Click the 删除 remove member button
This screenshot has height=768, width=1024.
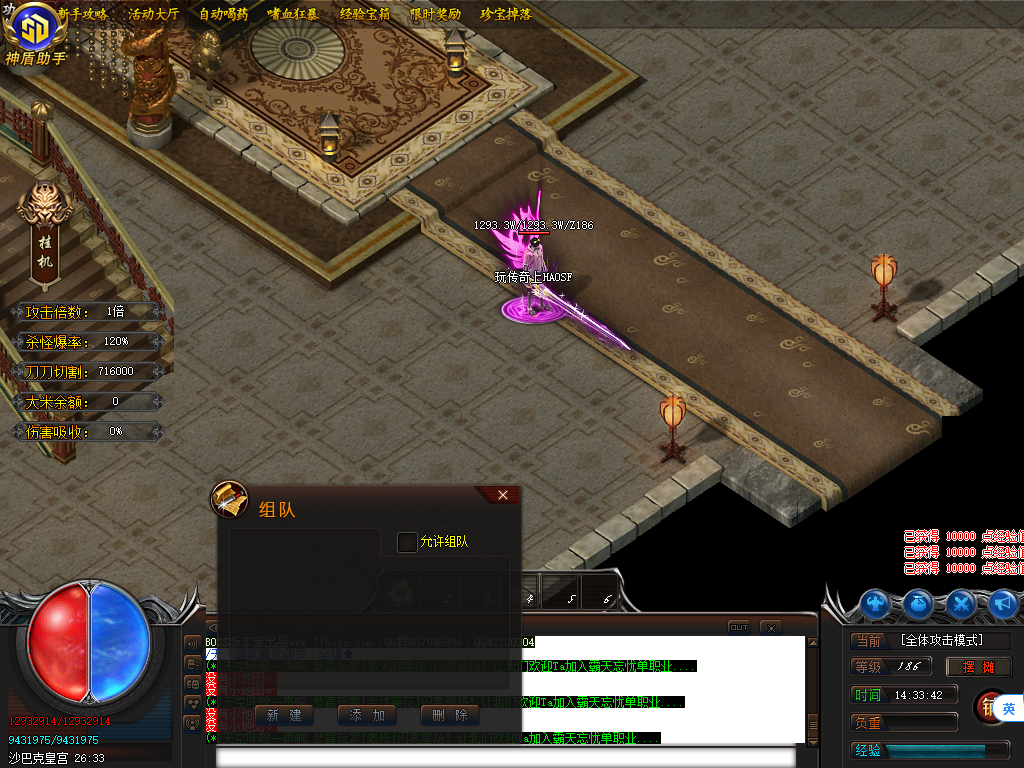450,715
